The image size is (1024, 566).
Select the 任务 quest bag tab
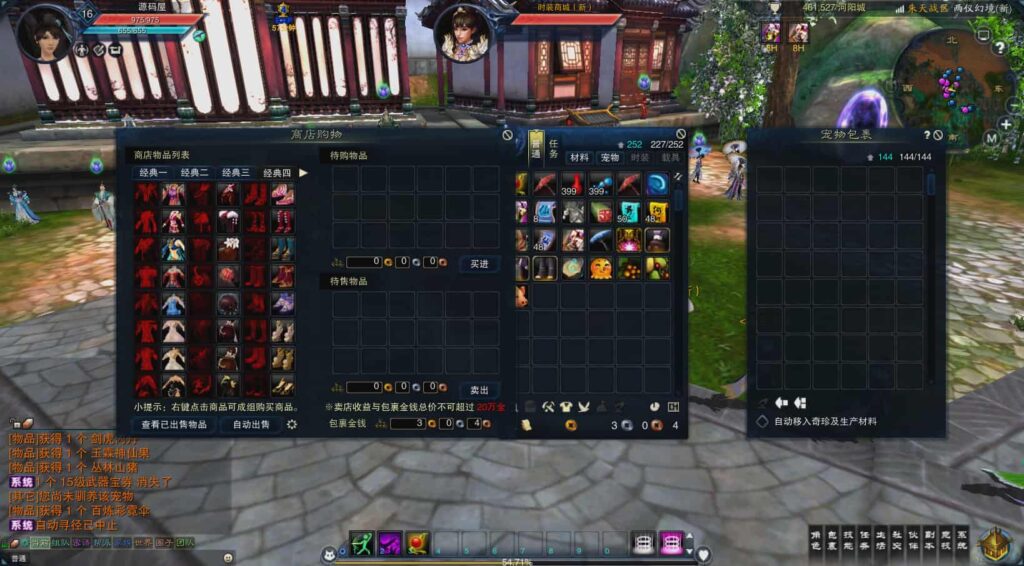553,150
